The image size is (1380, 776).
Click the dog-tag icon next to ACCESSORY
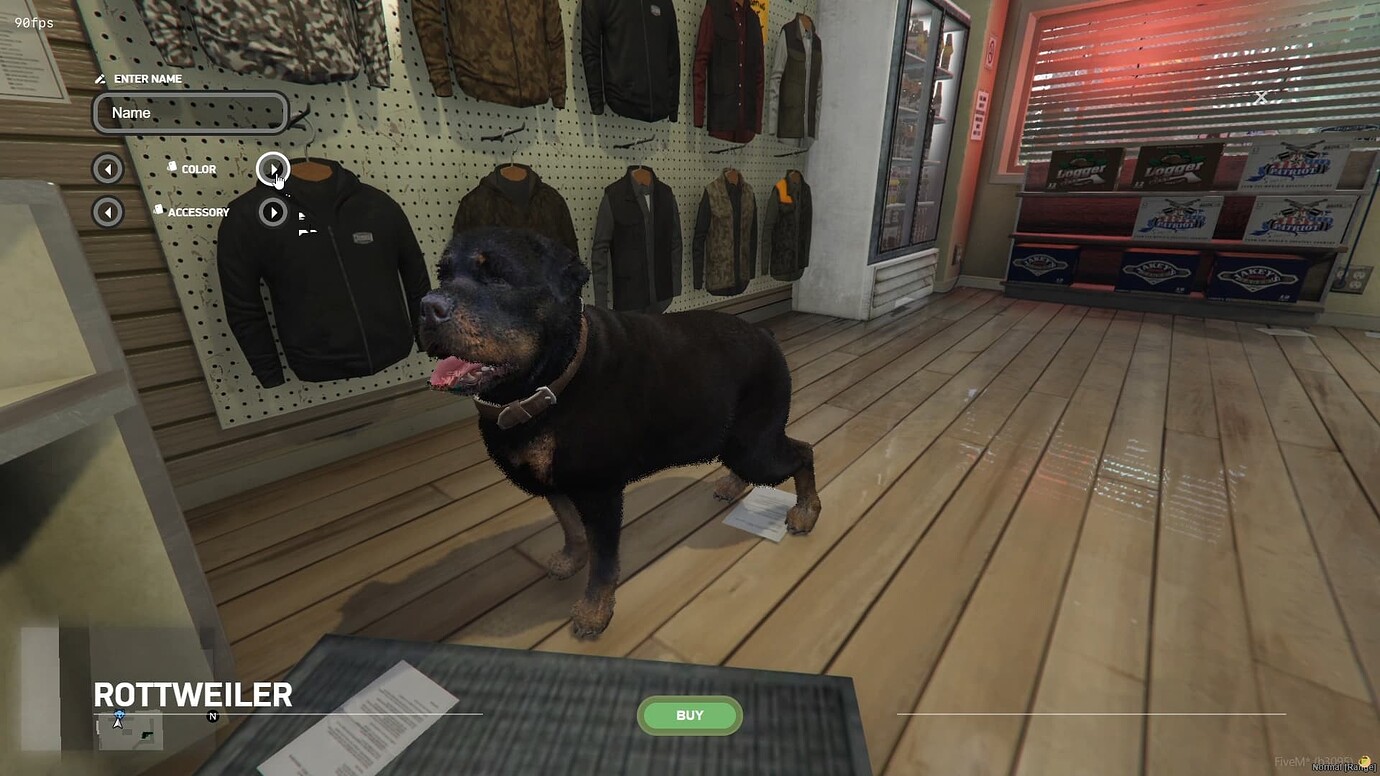[x=157, y=211]
